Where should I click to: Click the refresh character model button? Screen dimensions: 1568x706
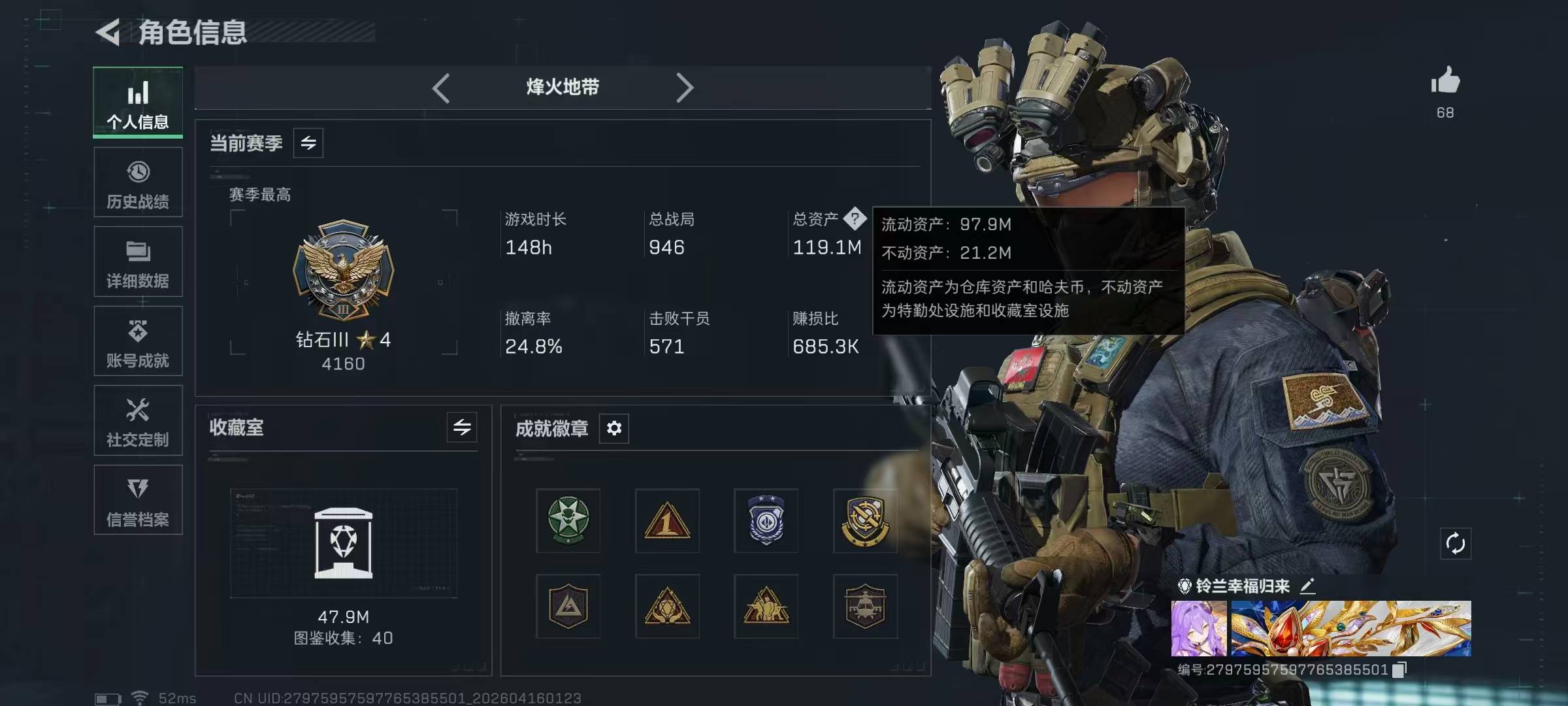(x=1456, y=543)
